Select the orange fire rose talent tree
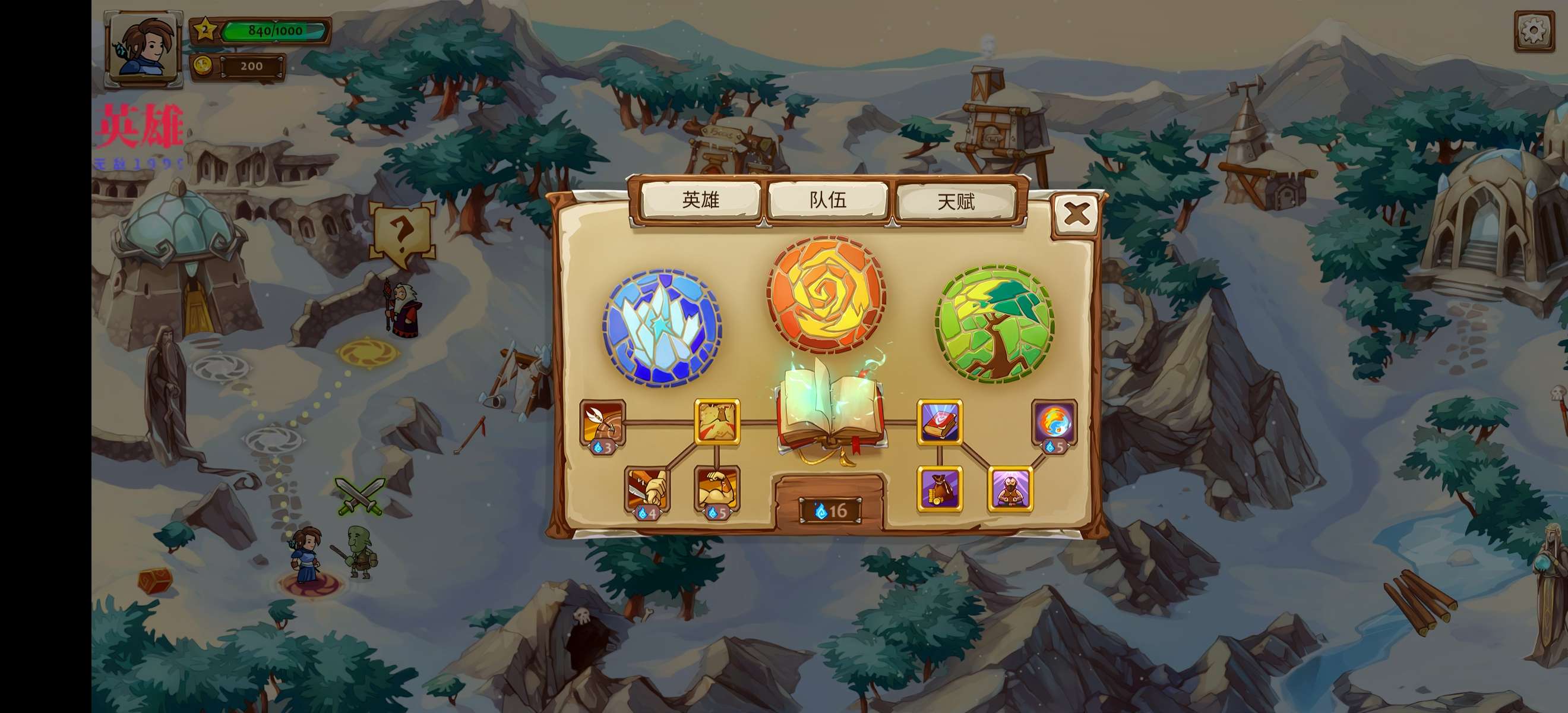1568x713 pixels. (826, 296)
